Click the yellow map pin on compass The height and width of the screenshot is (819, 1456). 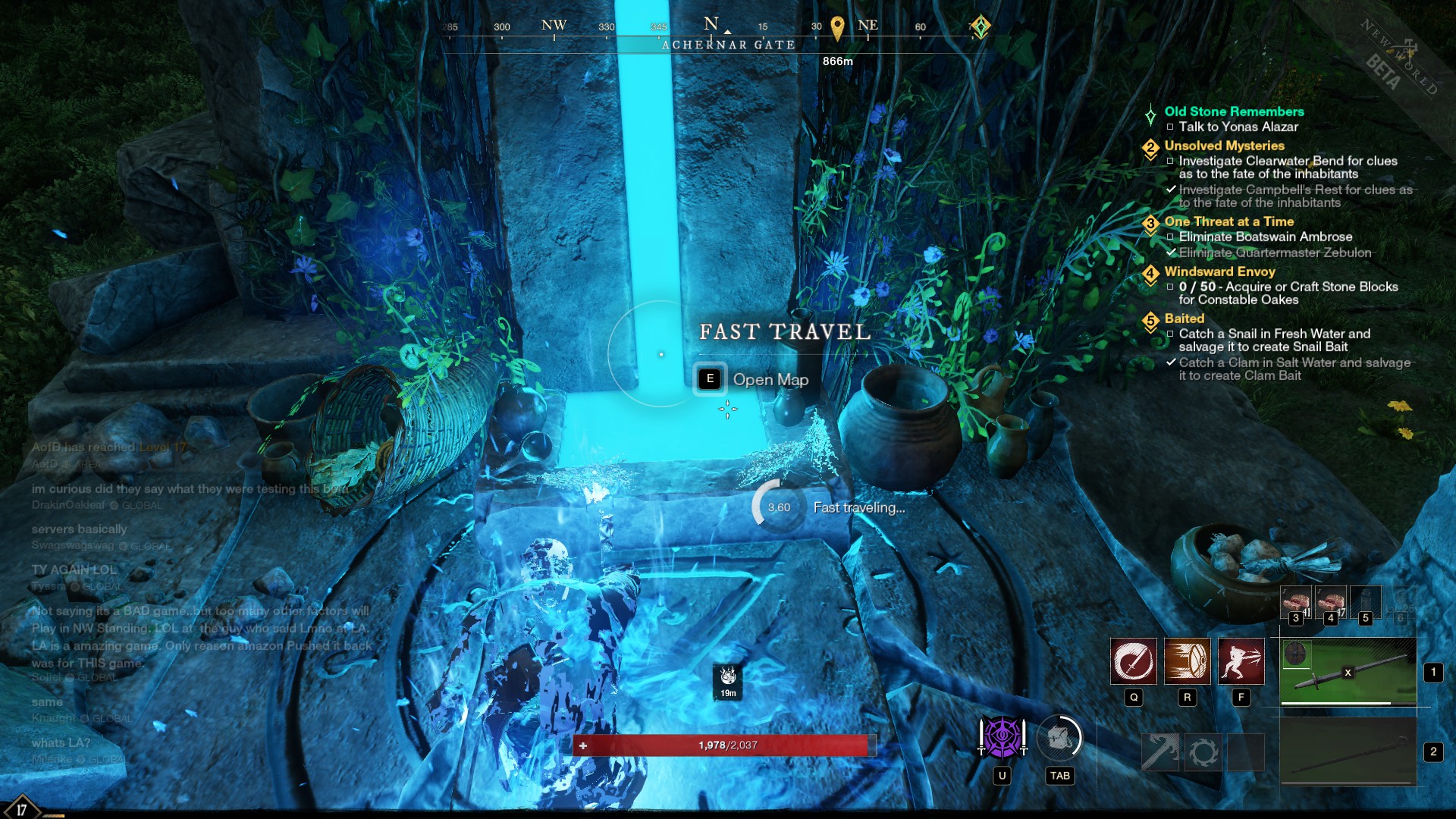tap(837, 28)
